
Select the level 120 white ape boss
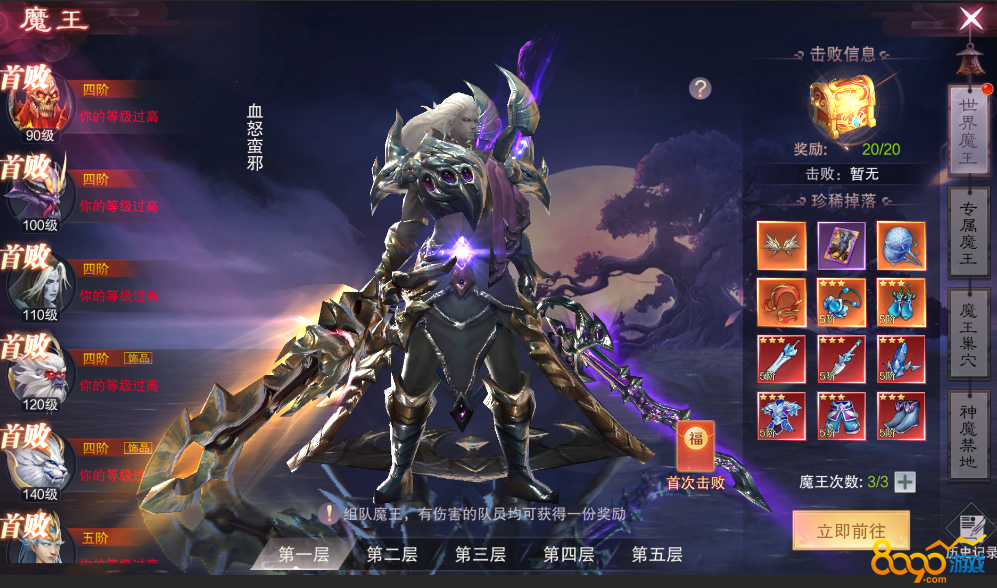(38, 372)
